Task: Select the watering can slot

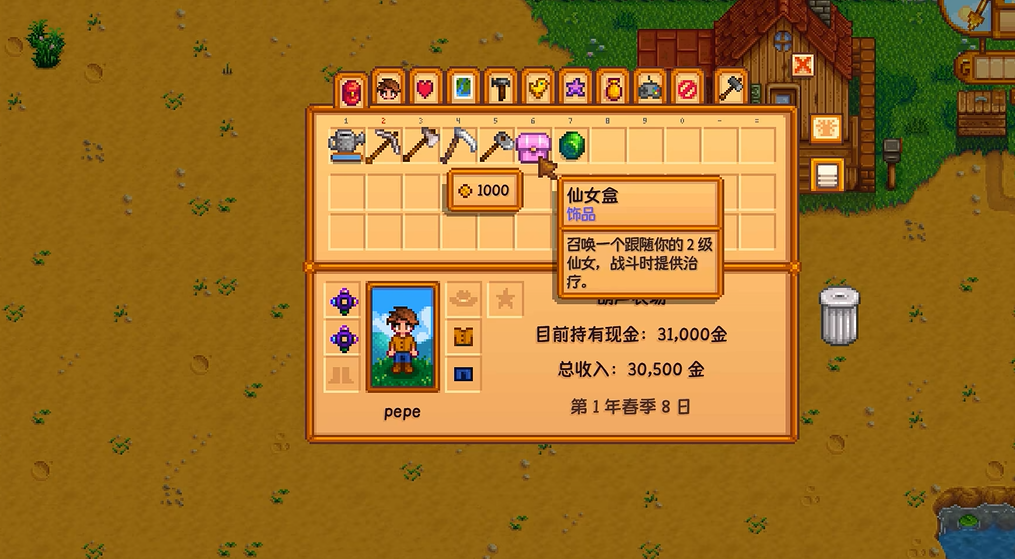Action: (347, 146)
